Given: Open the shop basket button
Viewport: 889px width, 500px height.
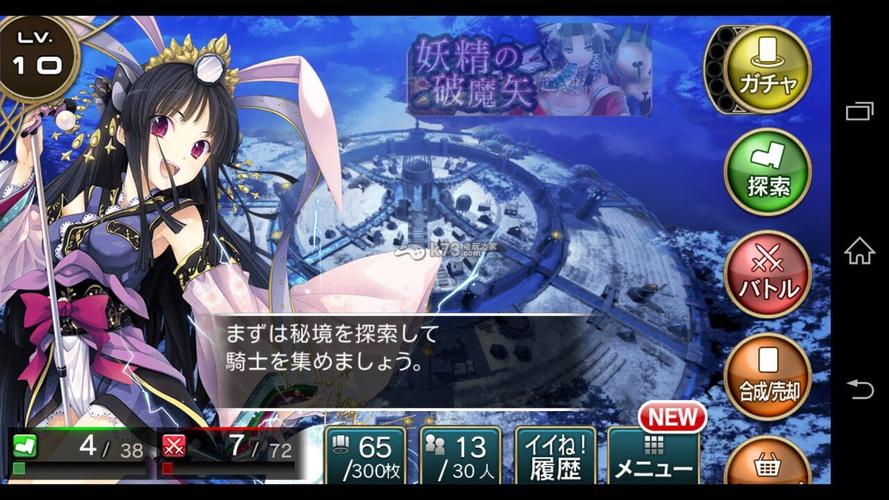Looking at the screenshot, I should tap(767, 468).
